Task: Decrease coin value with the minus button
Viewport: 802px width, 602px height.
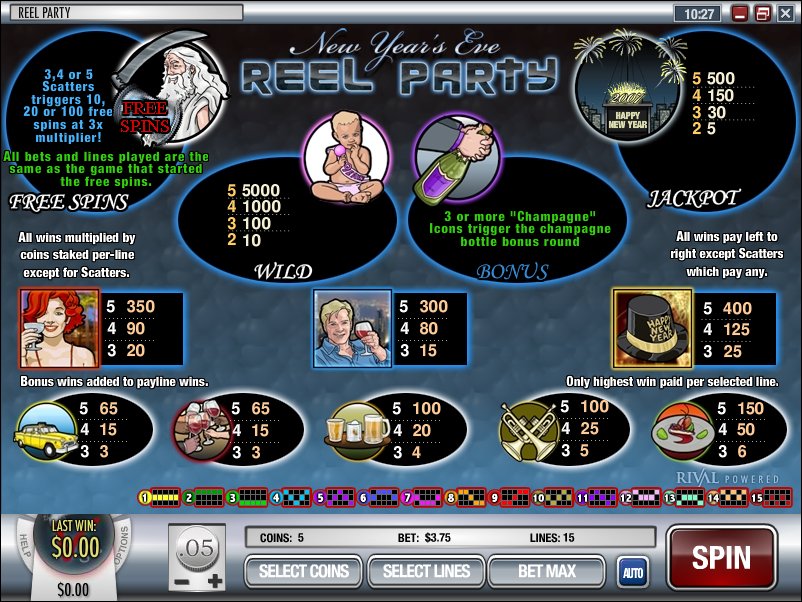Action: point(182,580)
